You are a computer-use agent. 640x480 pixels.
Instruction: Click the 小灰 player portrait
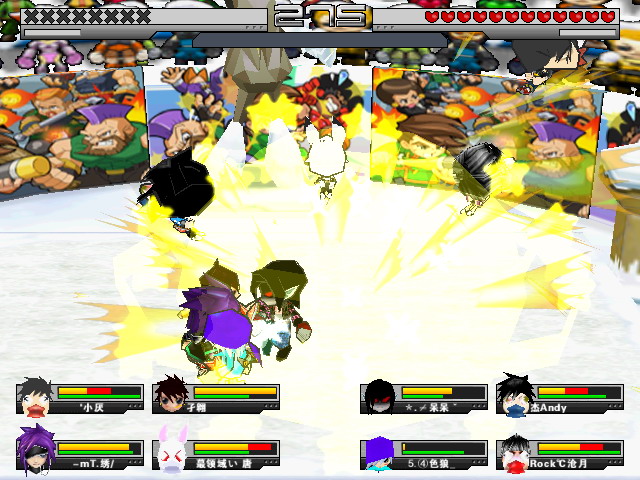coord(35,395)
